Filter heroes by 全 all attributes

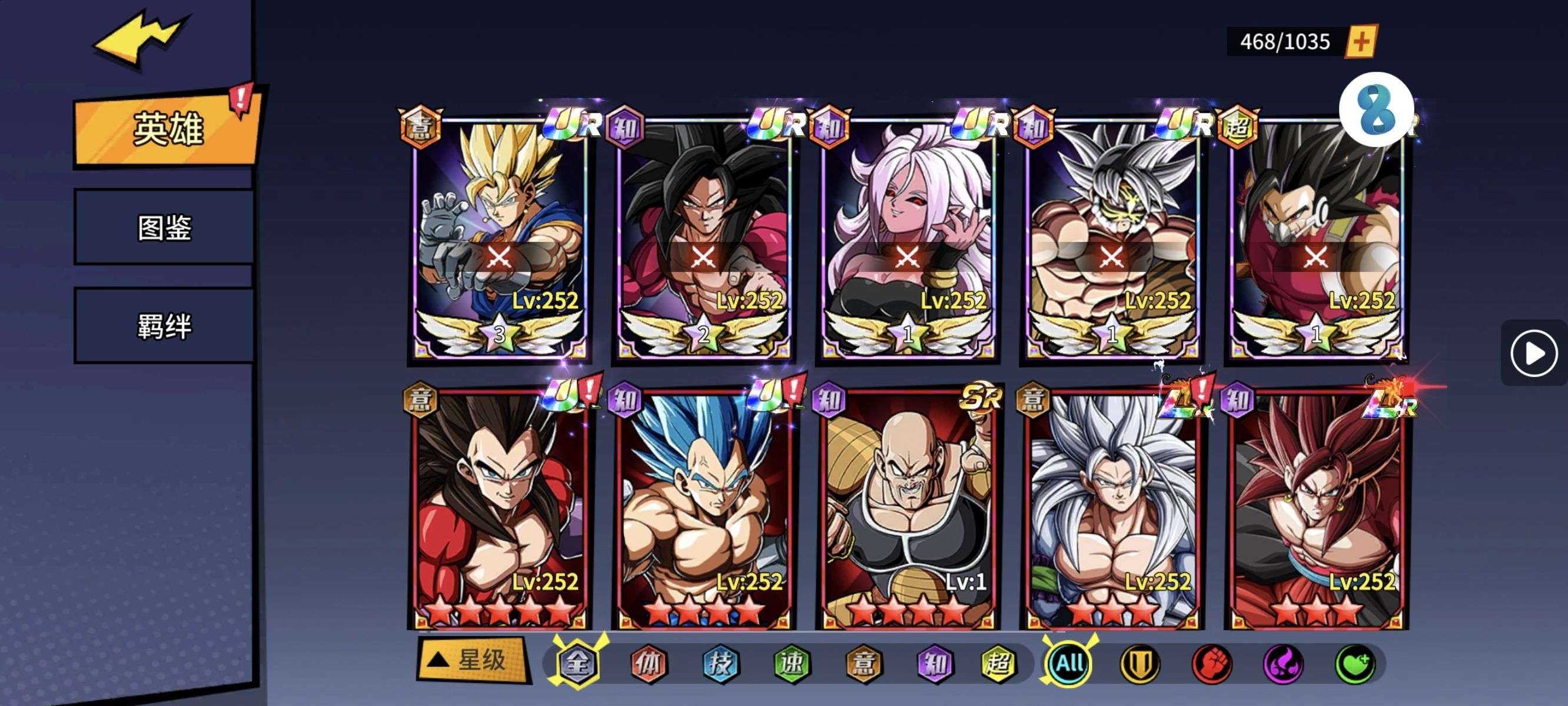(576, 664)
